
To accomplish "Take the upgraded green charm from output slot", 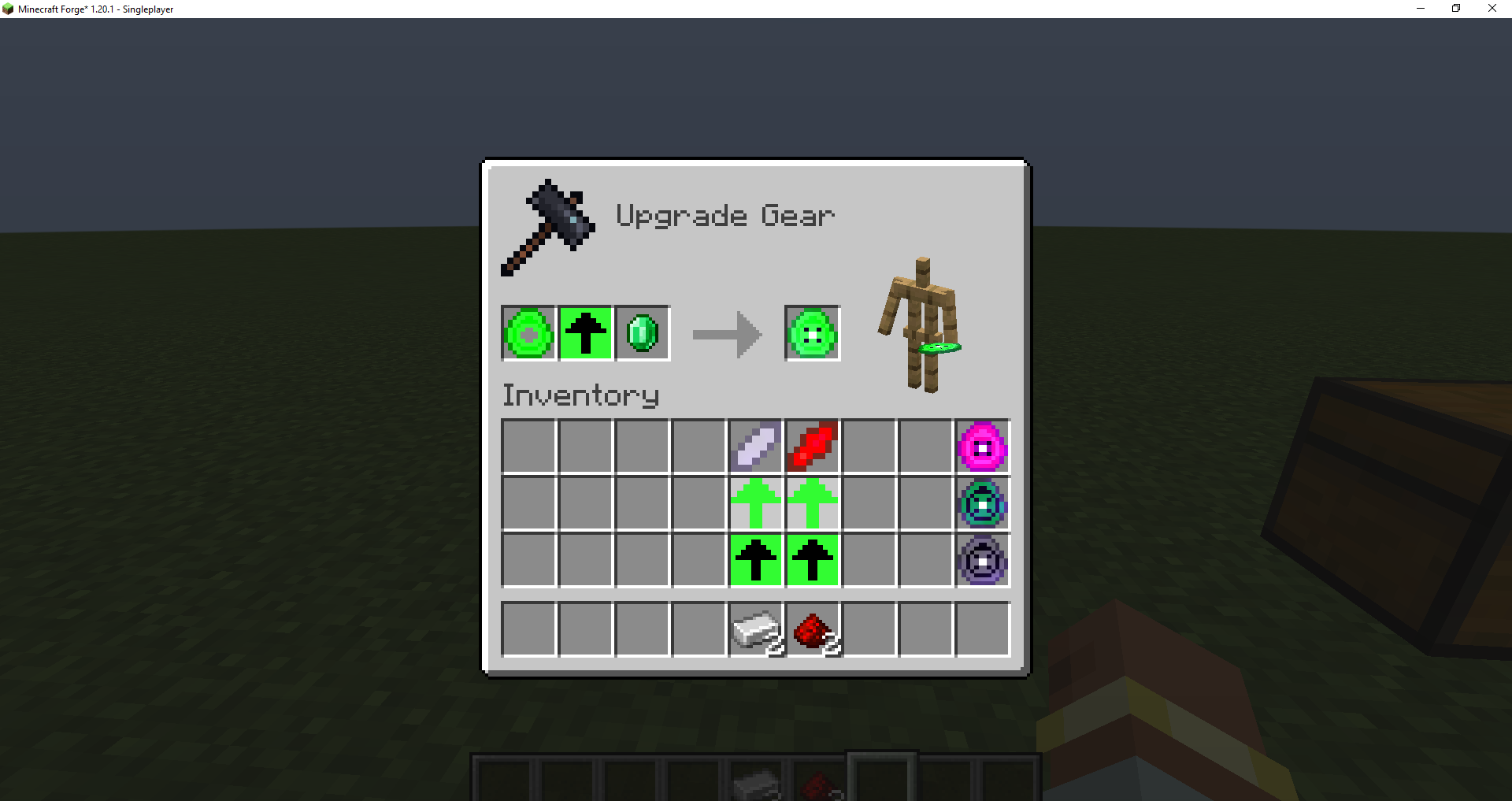I will pos(811,332).
